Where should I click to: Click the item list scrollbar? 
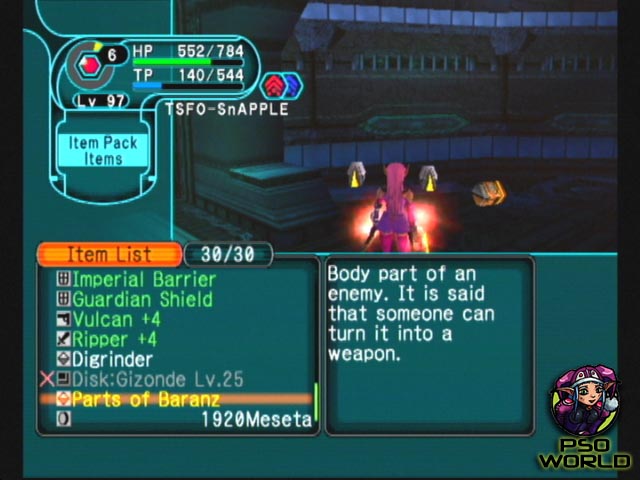tap(317, 400)
